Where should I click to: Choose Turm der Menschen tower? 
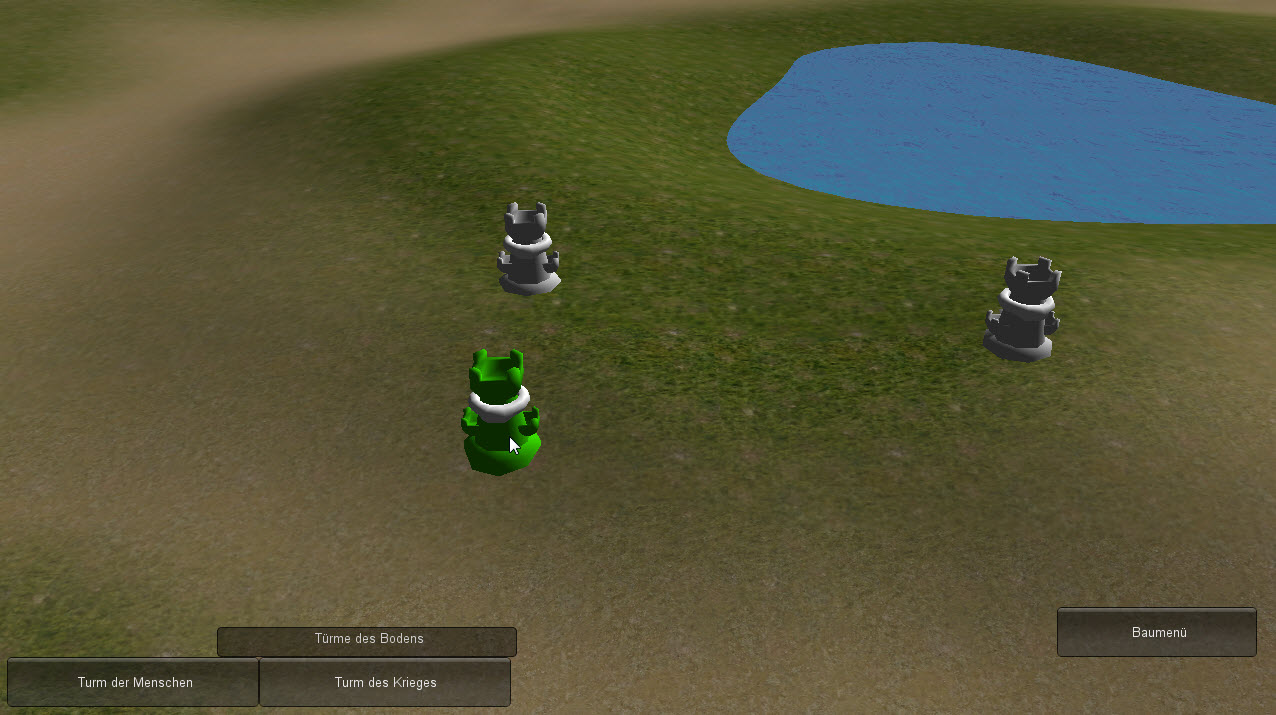[134, 682]
